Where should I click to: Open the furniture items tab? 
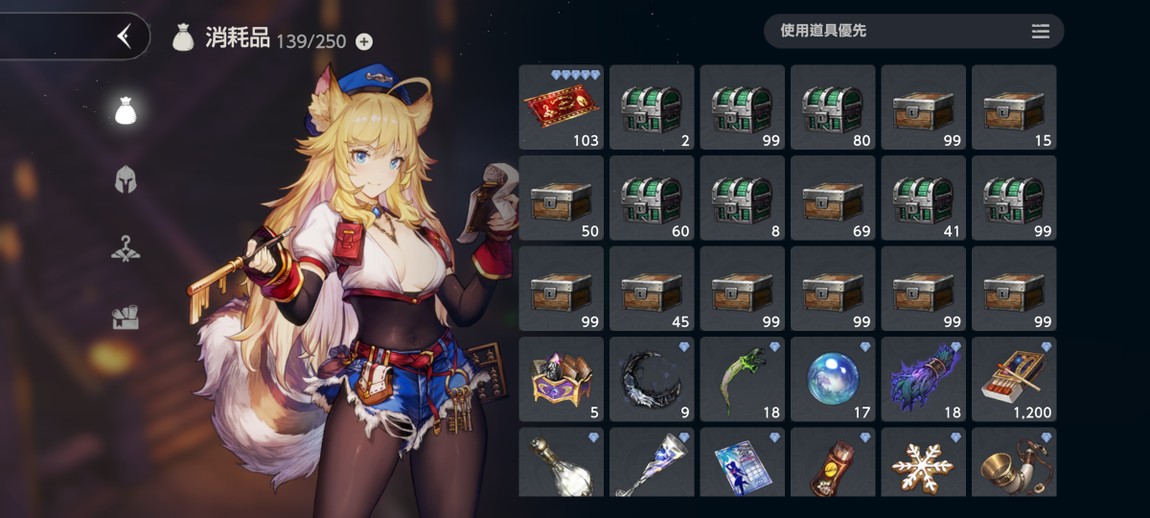[125, 318]
